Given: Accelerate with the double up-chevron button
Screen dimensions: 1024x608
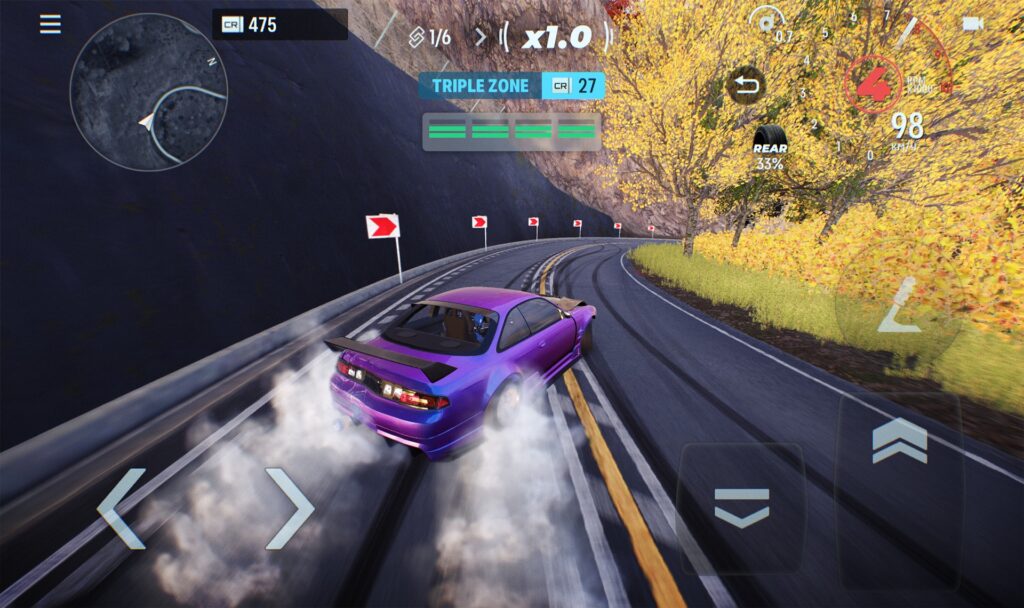Looking at the screenshot, I should [899, 441].
